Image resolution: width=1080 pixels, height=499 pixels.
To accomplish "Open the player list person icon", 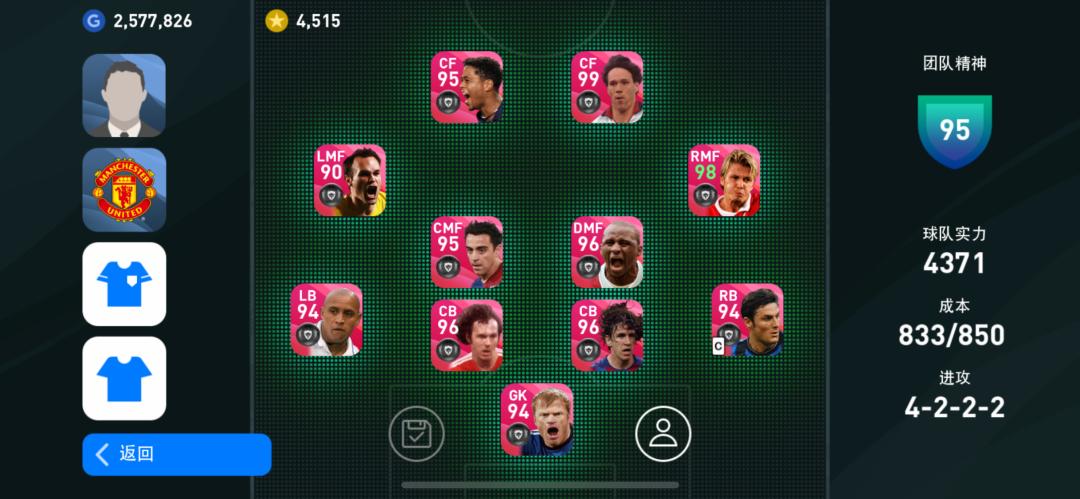I will click(x=663, y=433).
